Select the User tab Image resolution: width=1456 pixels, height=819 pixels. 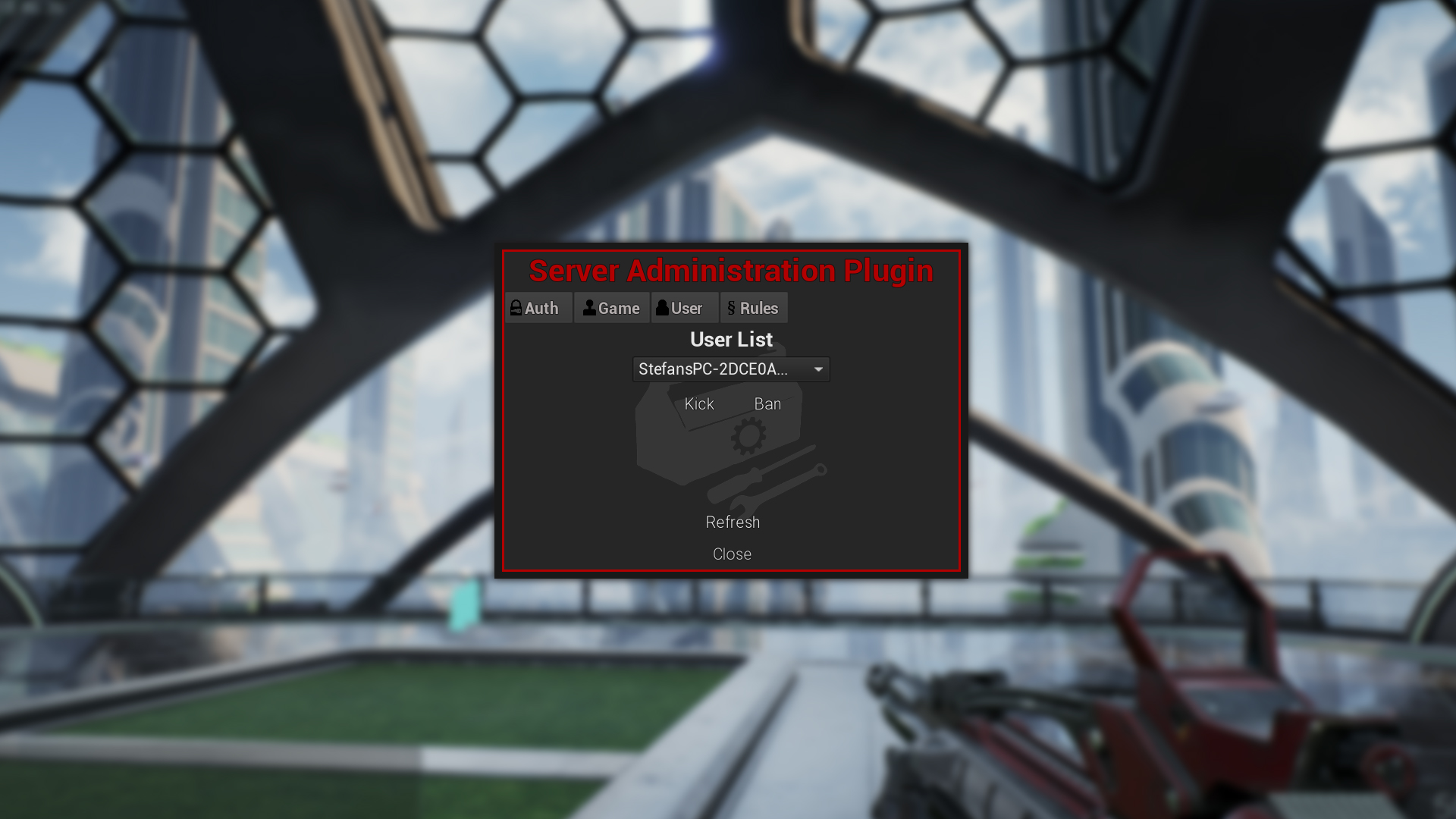(685, 308)
